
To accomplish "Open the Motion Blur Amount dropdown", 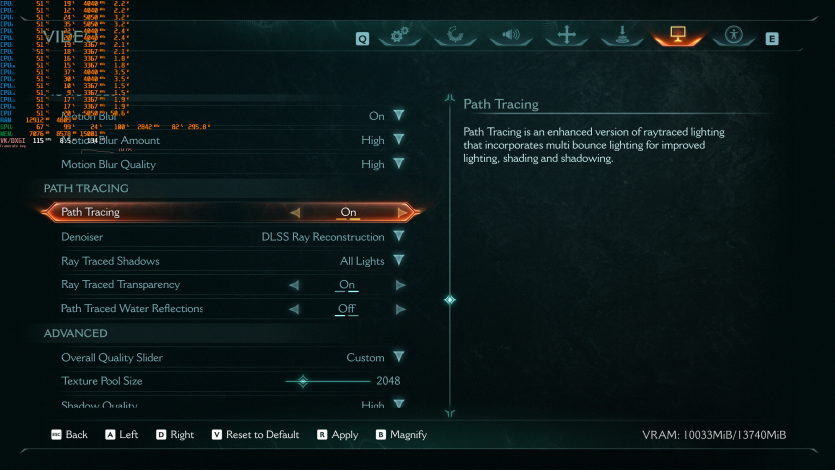I will [x=398, y=140].
